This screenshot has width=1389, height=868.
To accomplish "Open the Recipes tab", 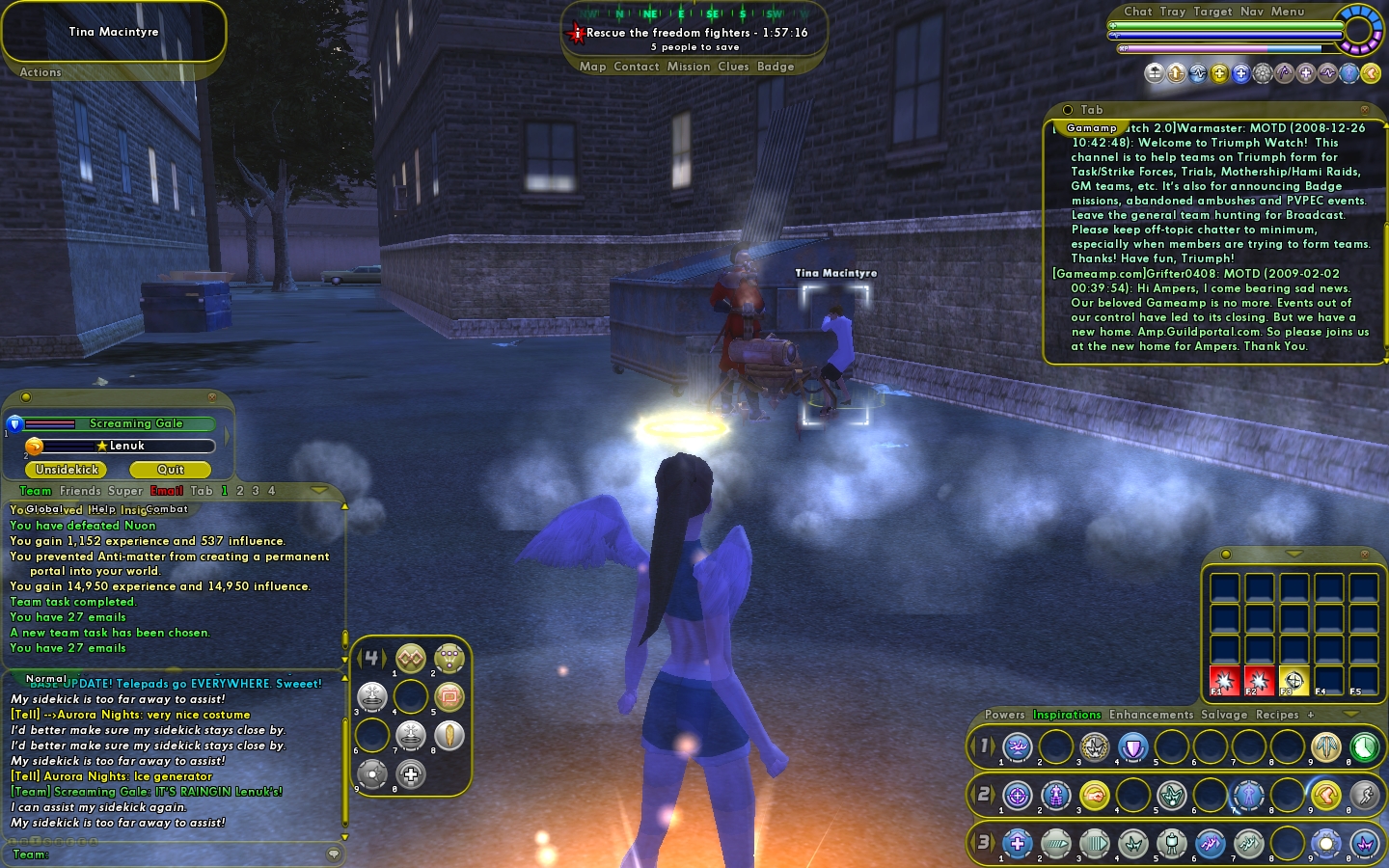I will pos(1277,715).
